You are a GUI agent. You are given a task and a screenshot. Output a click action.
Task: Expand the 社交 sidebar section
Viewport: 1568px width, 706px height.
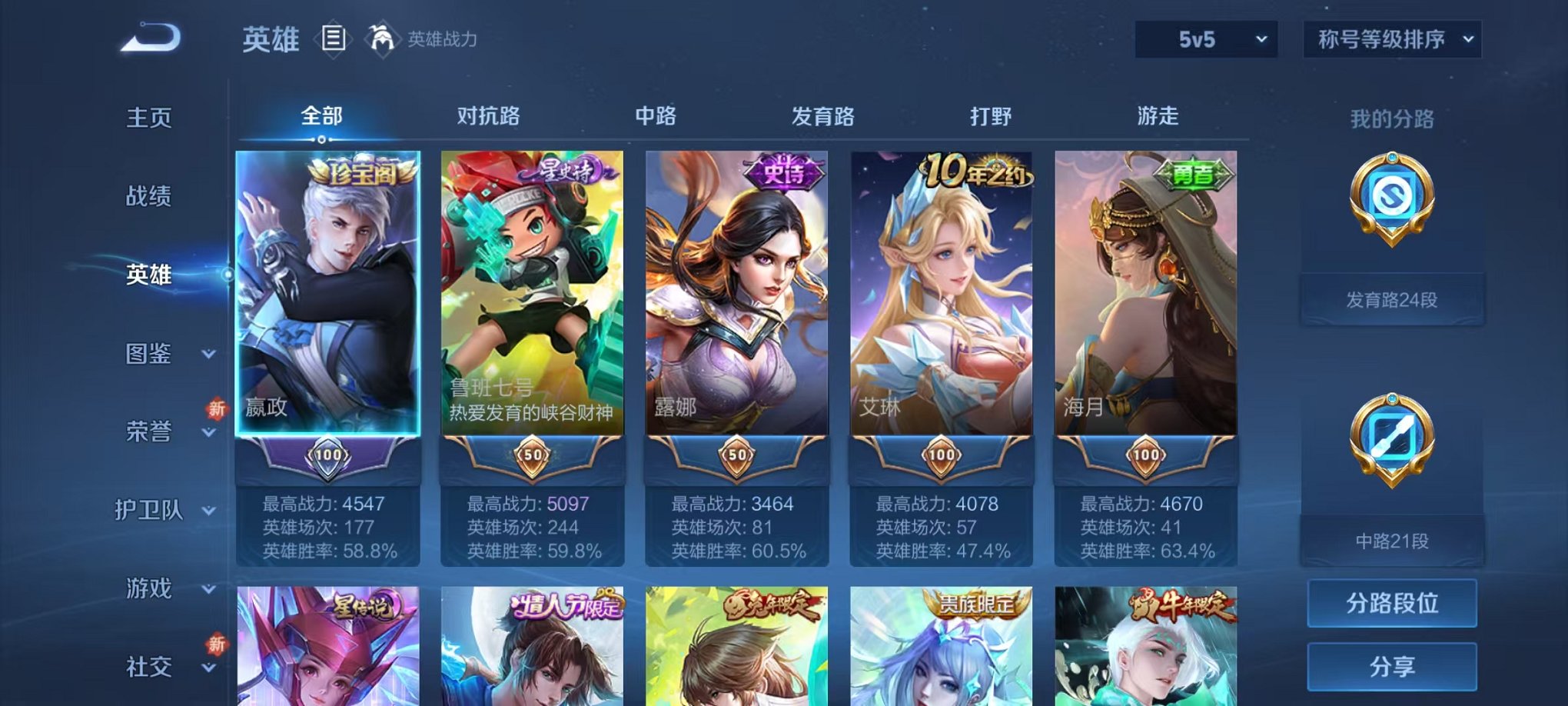(148, 664)
